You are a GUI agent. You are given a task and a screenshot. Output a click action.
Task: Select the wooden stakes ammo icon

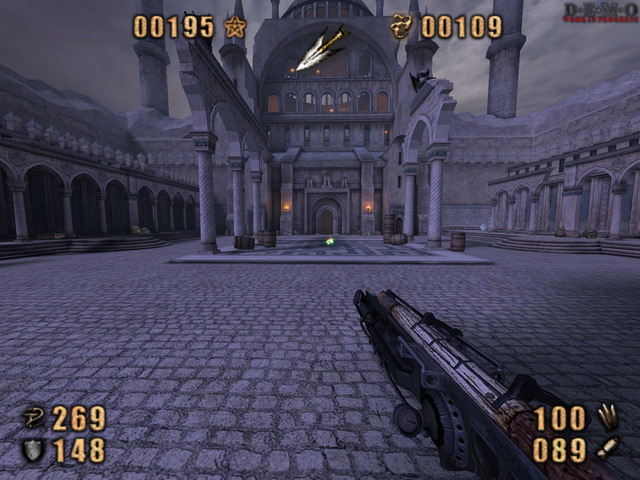607,416
